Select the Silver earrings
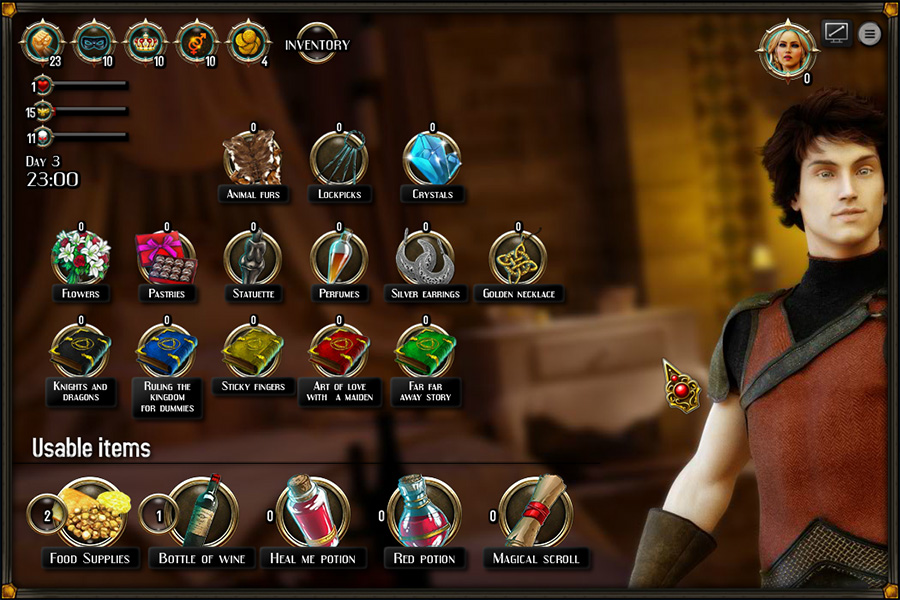Image resolution: width=900 pixels, height=600 pixels. click(x=425, y=257)
